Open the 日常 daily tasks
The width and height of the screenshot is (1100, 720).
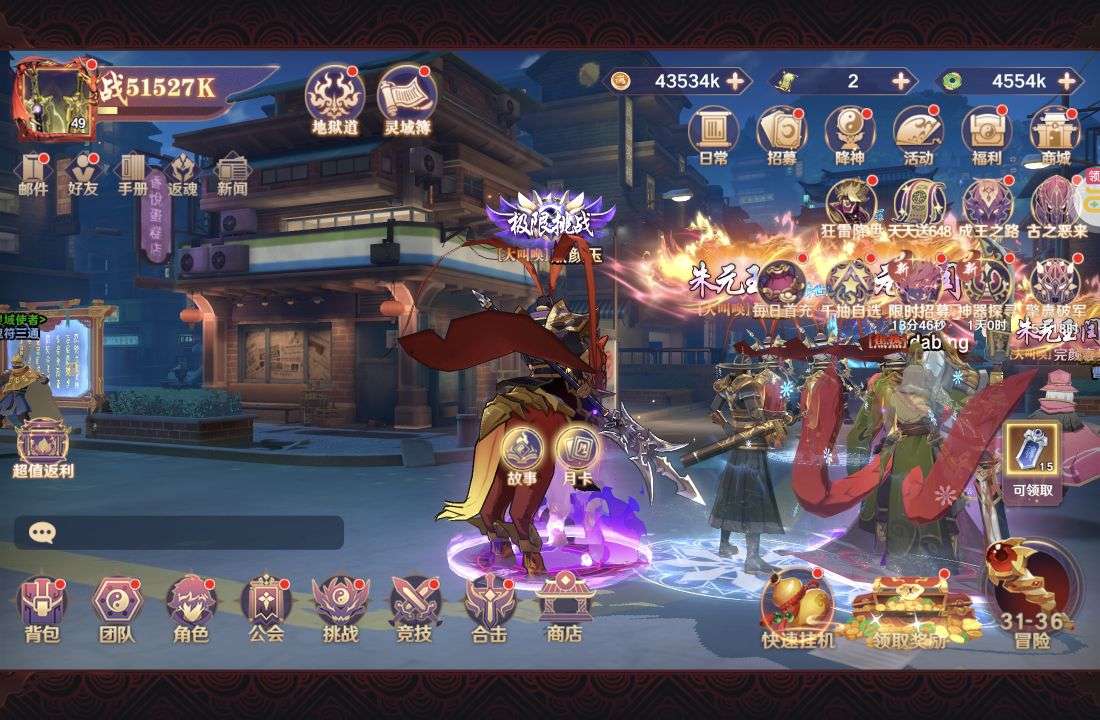(713, 133)
